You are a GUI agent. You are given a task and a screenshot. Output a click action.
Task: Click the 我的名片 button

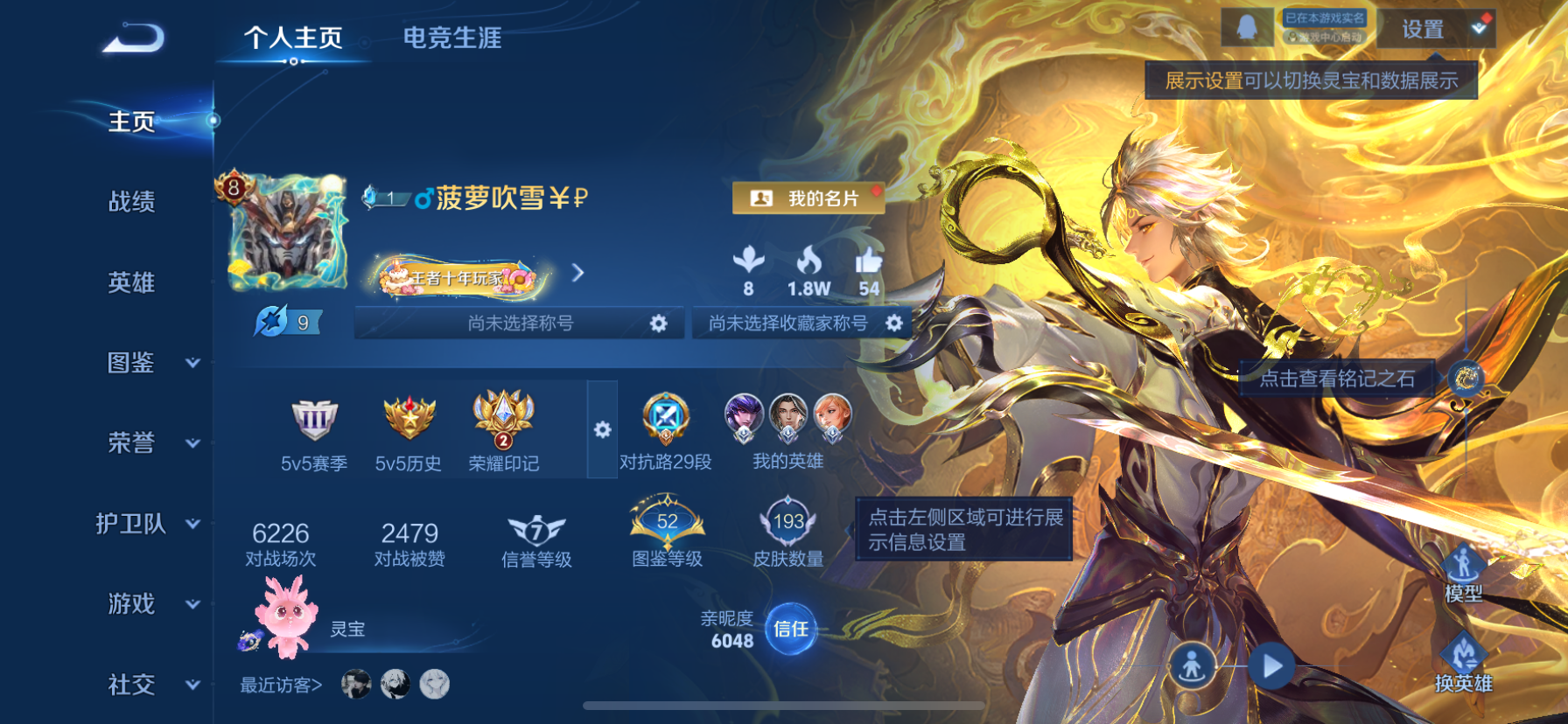tap(806, 198)
